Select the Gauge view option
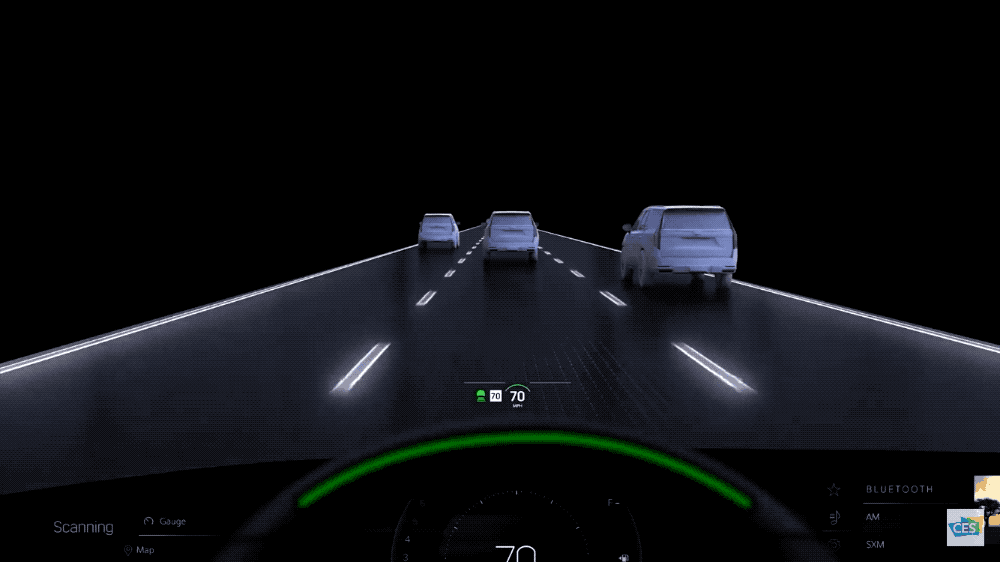 point(166,521)
